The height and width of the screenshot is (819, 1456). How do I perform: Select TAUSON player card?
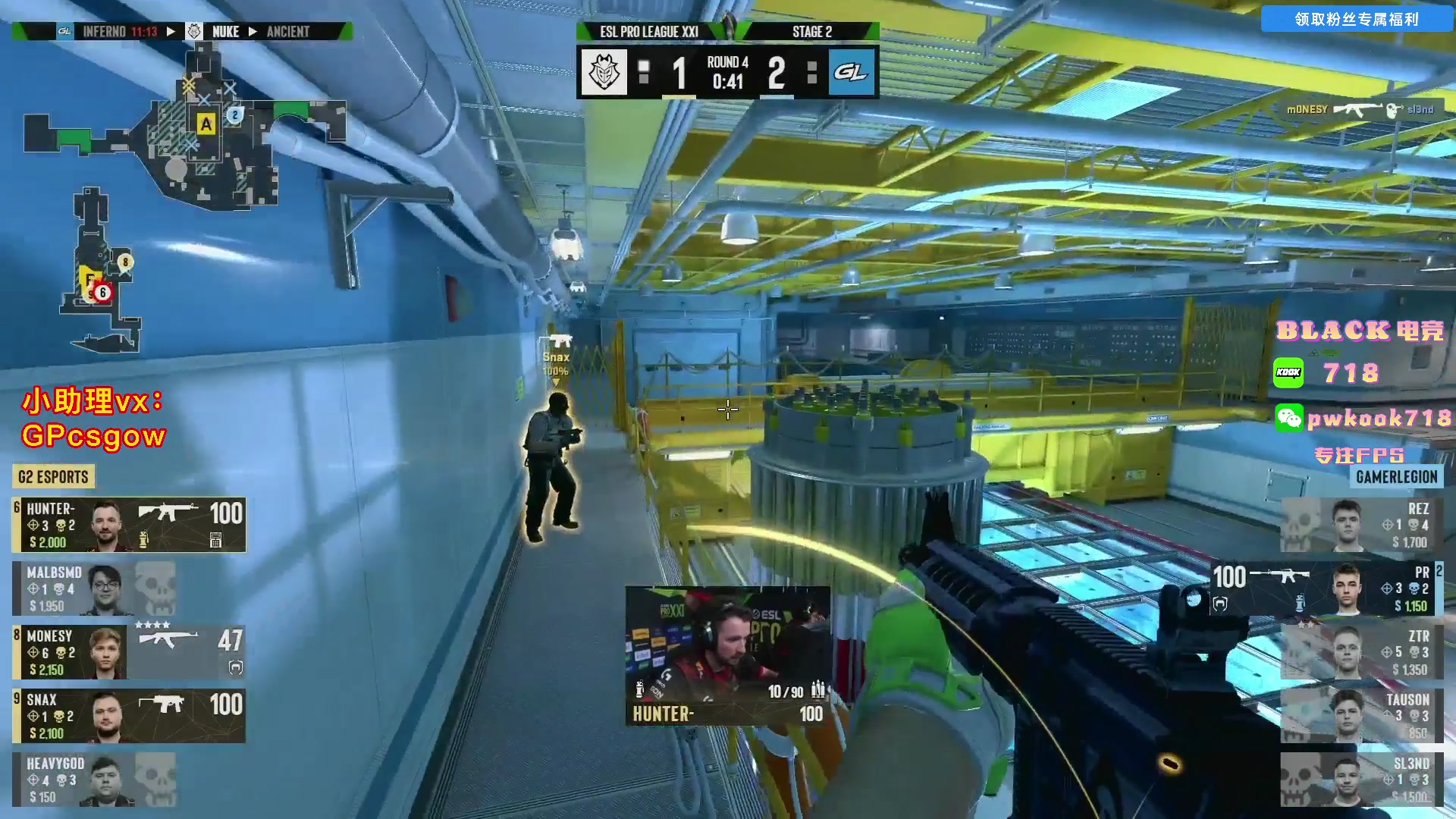point(1362,716)
